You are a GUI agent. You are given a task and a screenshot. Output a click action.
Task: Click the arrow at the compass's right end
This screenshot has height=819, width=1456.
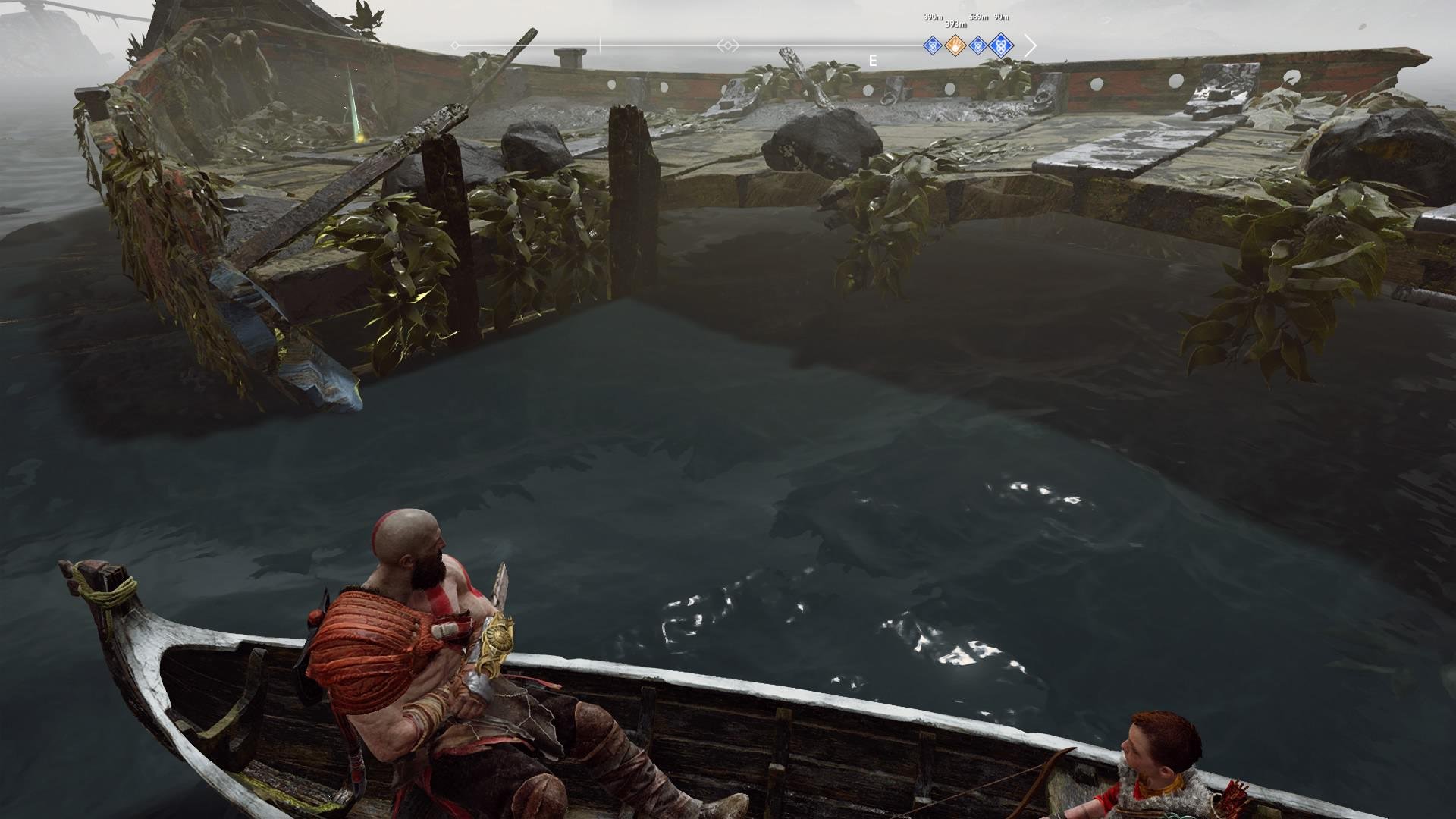click(x=1030, y=45)
